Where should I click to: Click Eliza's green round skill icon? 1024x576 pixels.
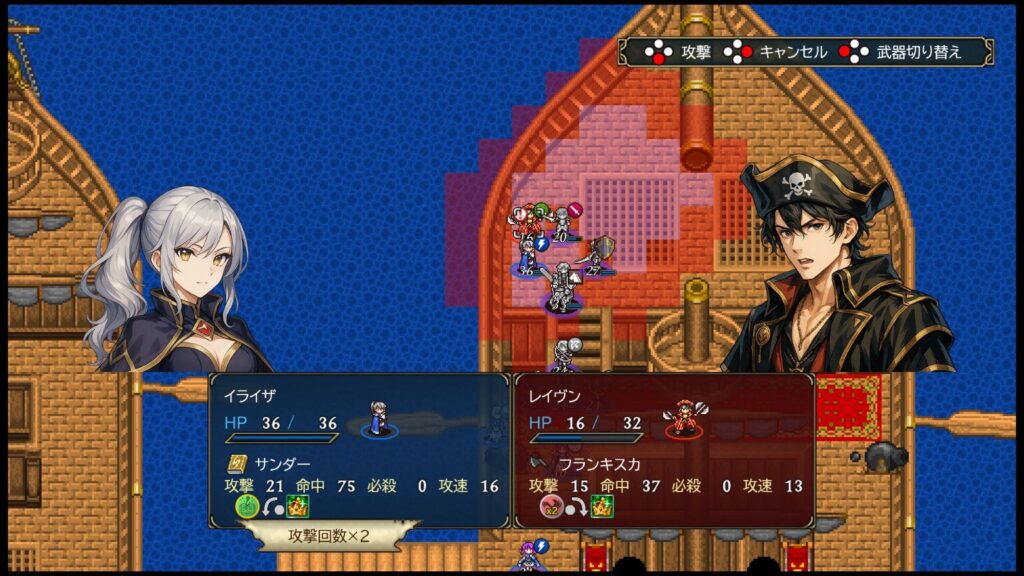[247, 507]
